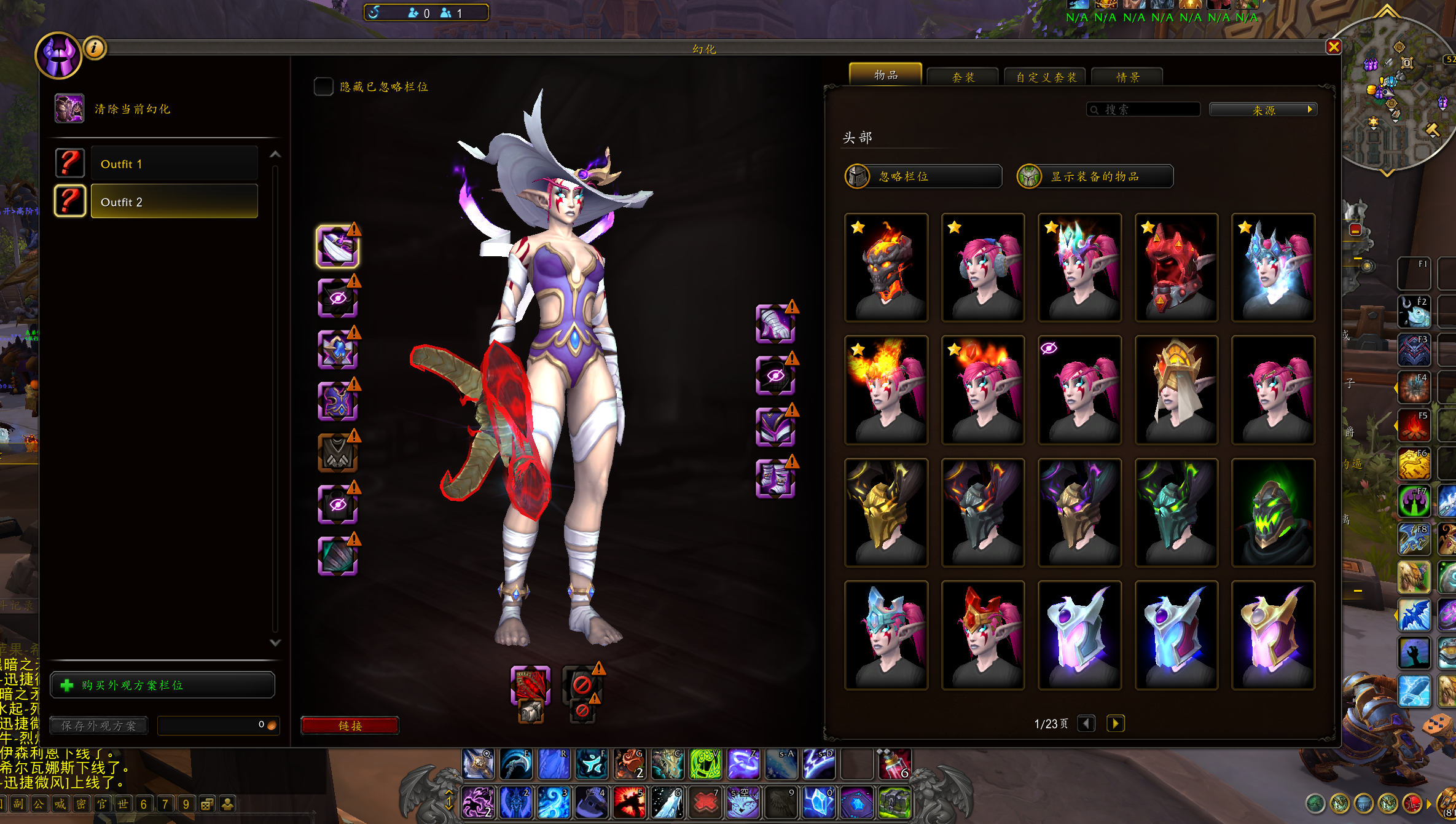Select the head slot with white hat

pyautogui.click(x=337, y=246)
